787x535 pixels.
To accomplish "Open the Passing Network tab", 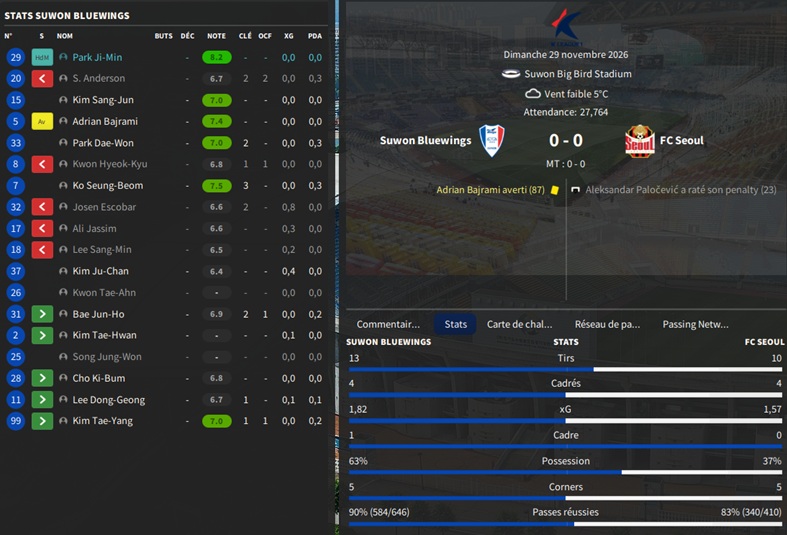I will point(695,324).
